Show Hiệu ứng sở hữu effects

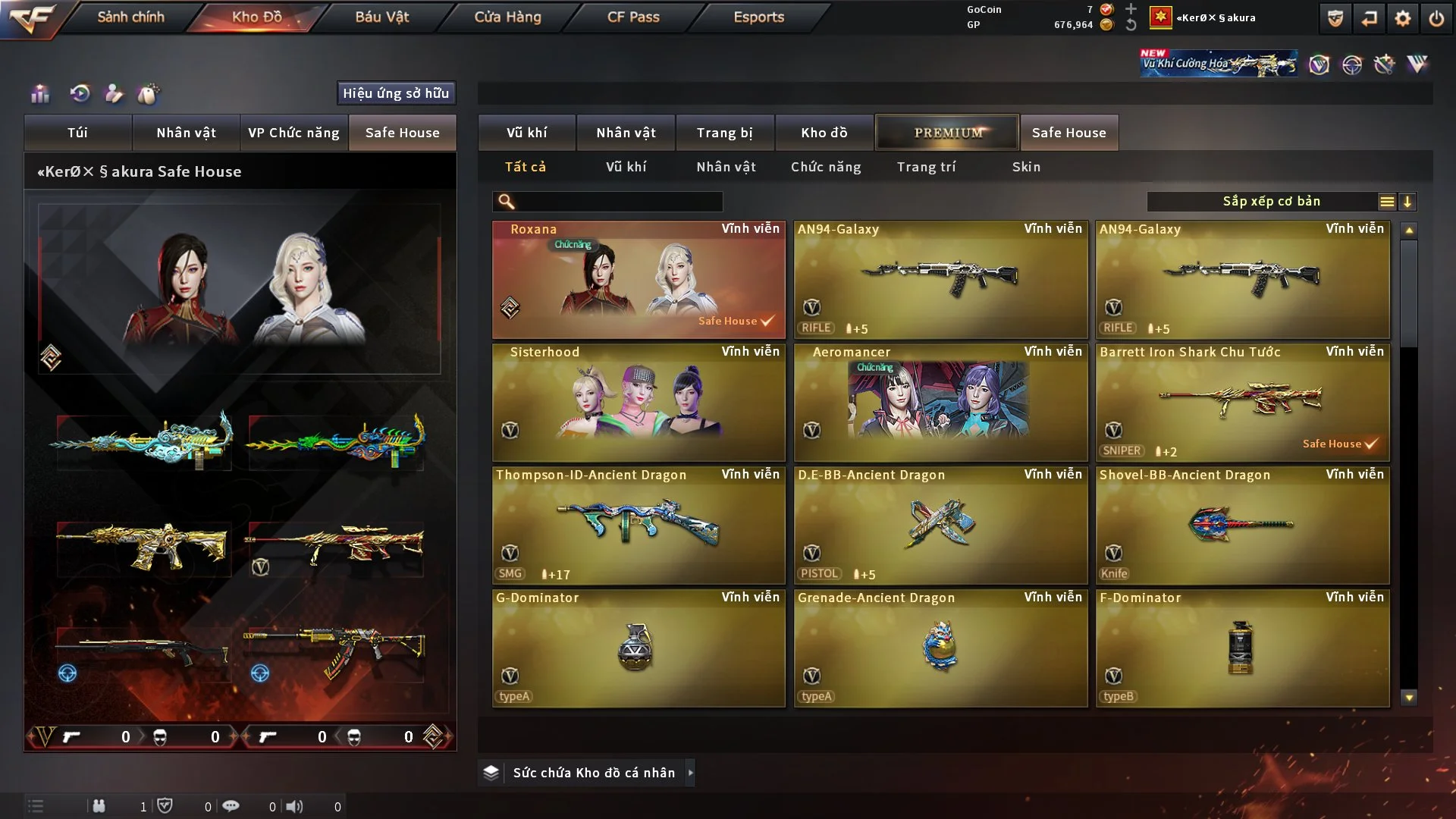point(396,93)
